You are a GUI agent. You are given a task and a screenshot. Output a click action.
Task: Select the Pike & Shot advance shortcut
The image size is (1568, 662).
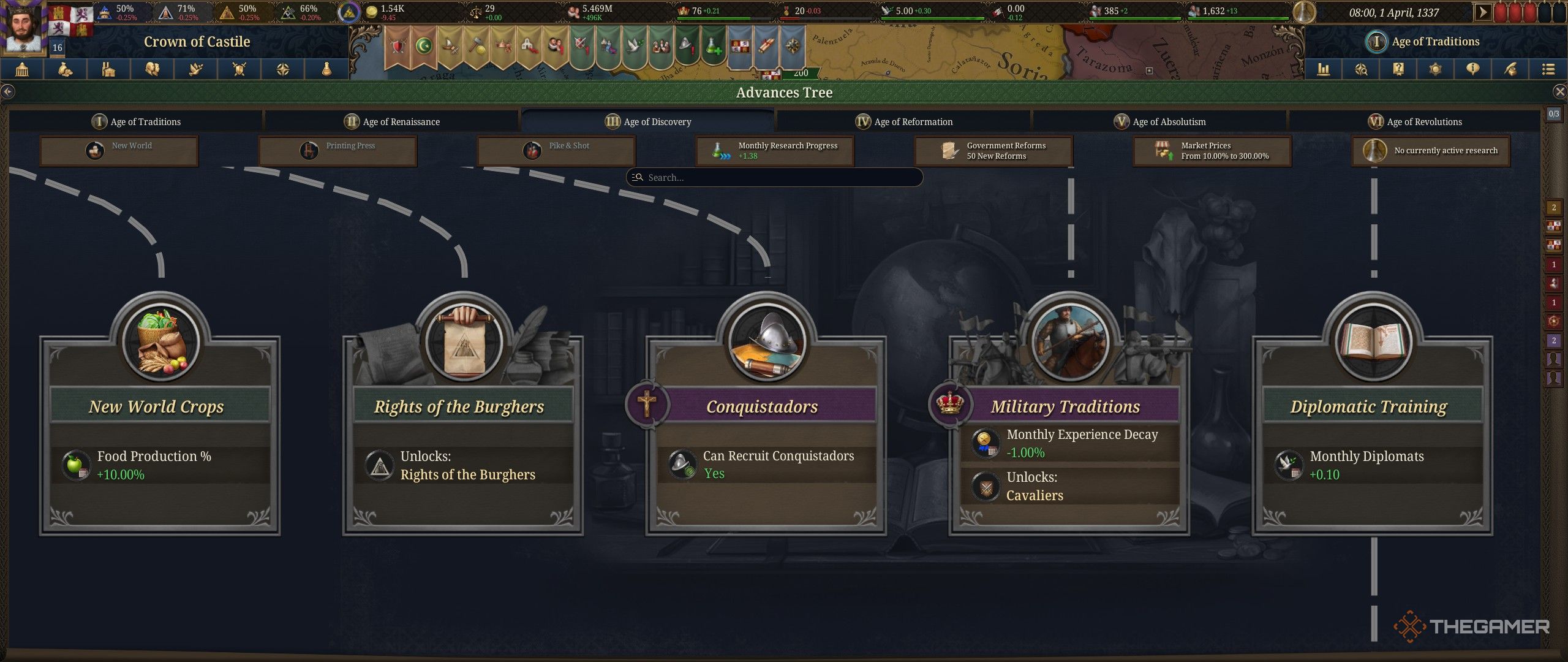(x=556, y=151)
